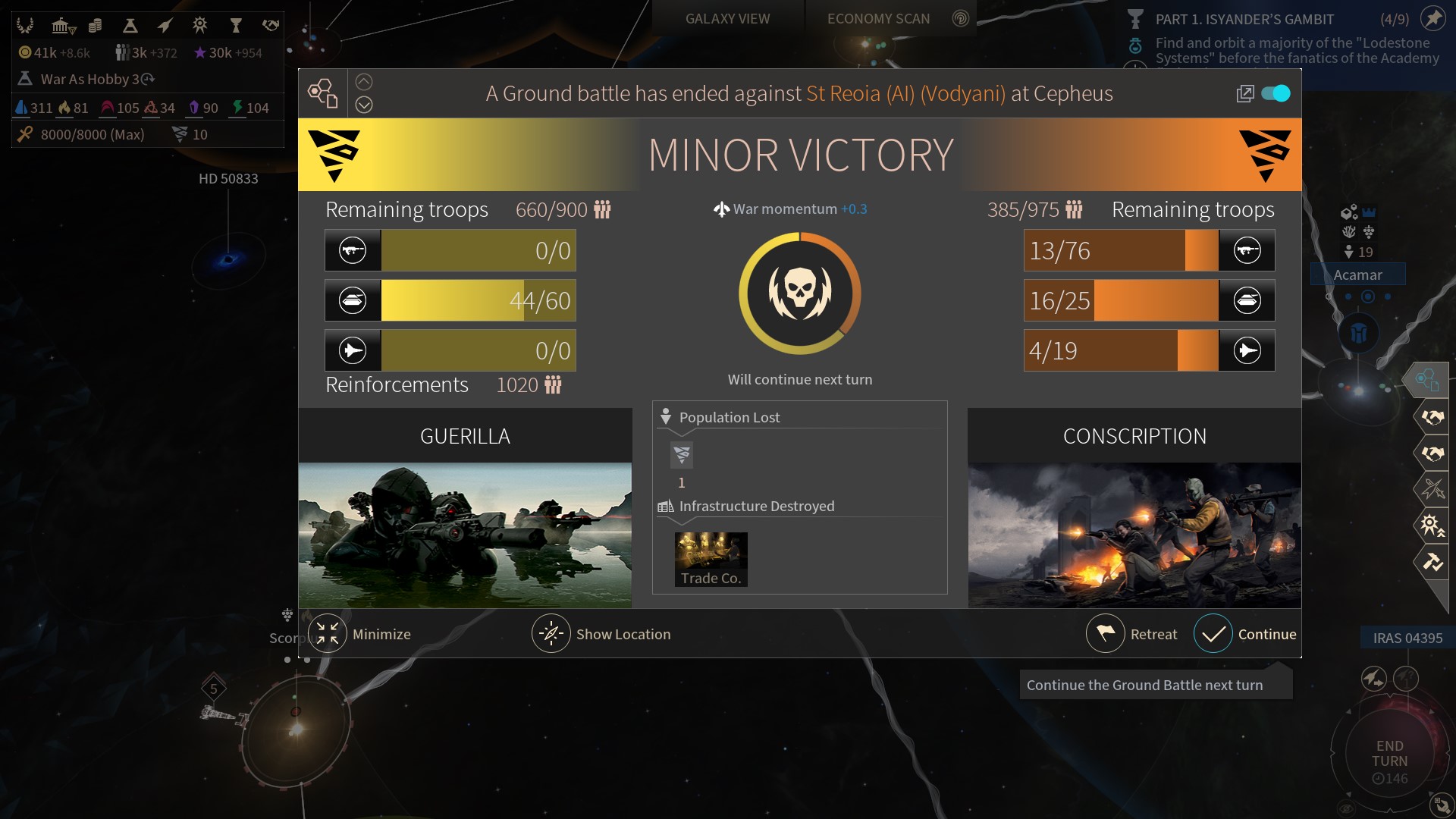1456x819 pixels.
Task: Select the Acamar system label
Action: (x=1357, y=275)
